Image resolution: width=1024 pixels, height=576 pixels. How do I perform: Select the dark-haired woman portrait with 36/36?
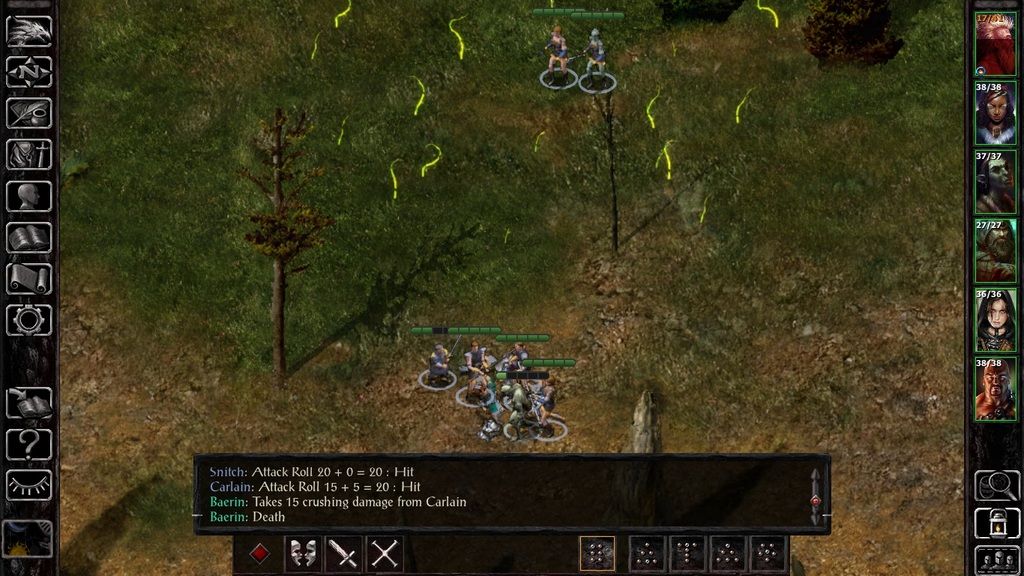pyautogui.click(x=995, y=320)
